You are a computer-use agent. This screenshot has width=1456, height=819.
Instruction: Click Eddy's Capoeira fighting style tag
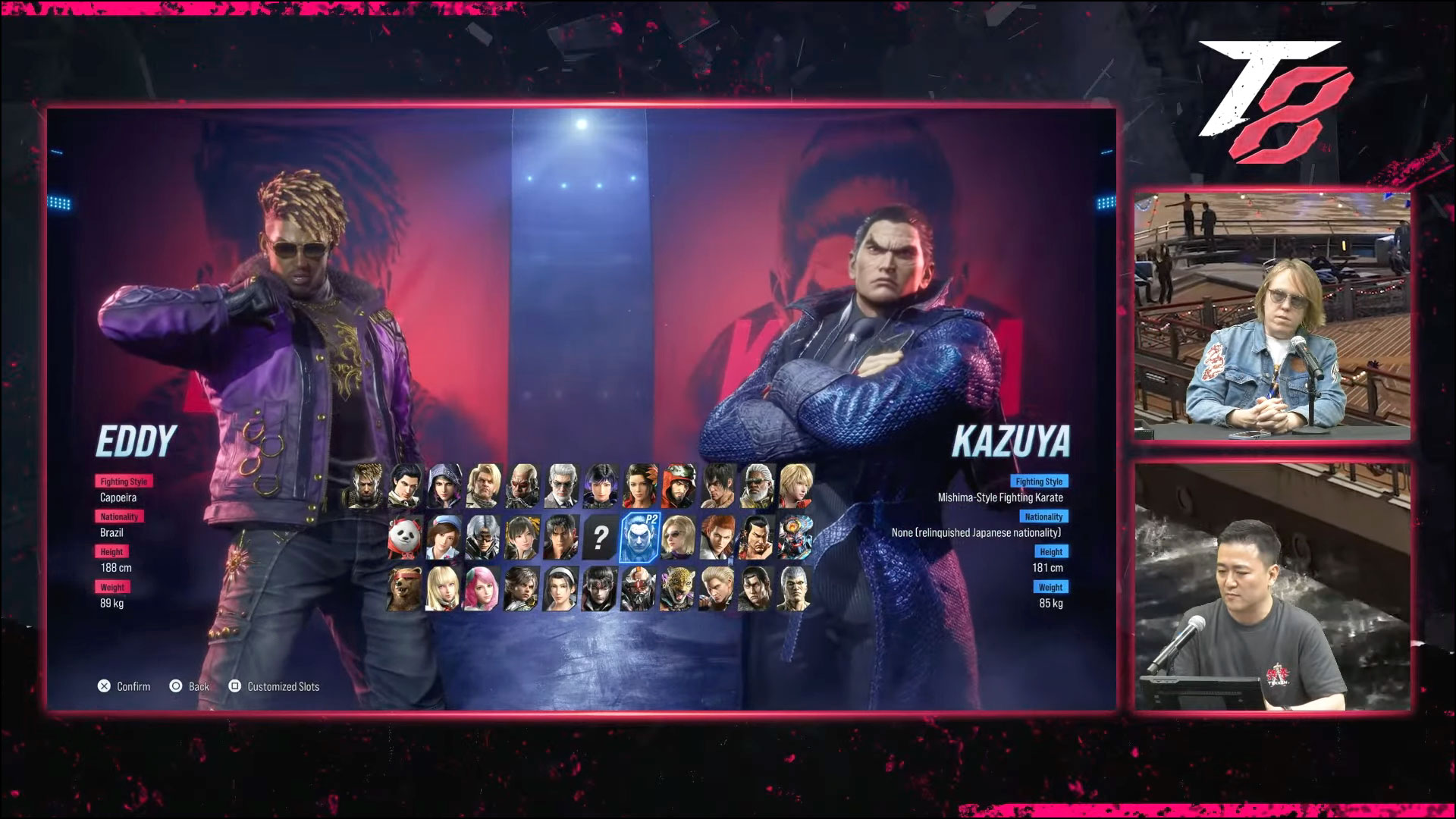(x=124, y=481)
